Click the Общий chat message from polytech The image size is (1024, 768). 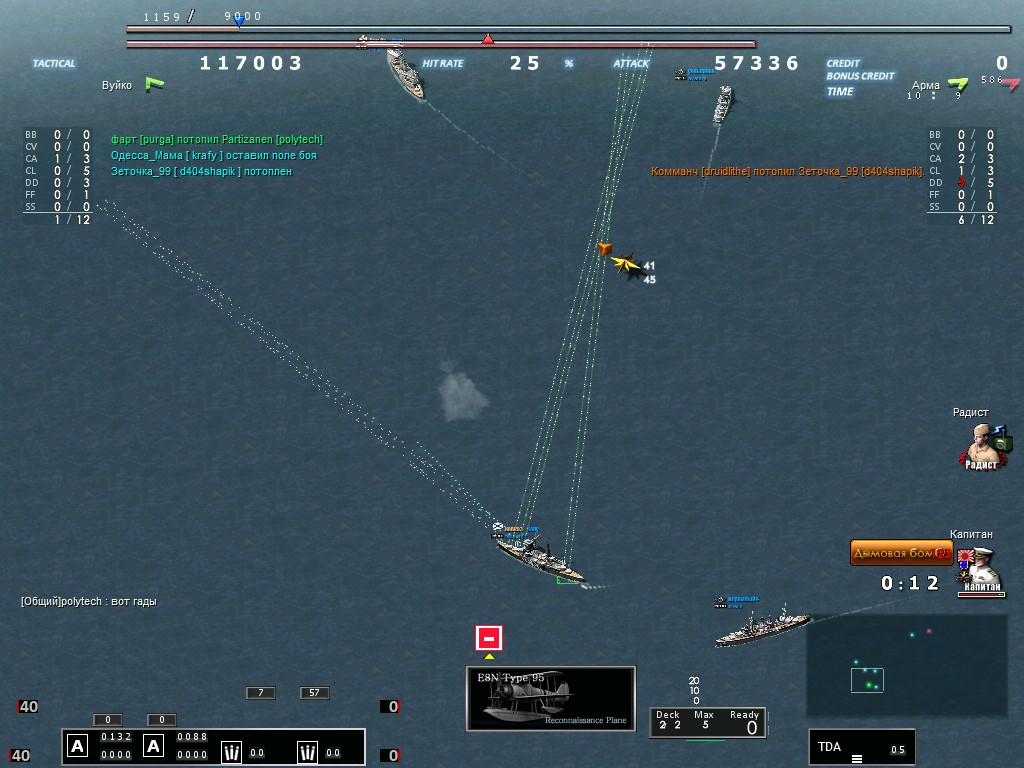click(89, 602)
